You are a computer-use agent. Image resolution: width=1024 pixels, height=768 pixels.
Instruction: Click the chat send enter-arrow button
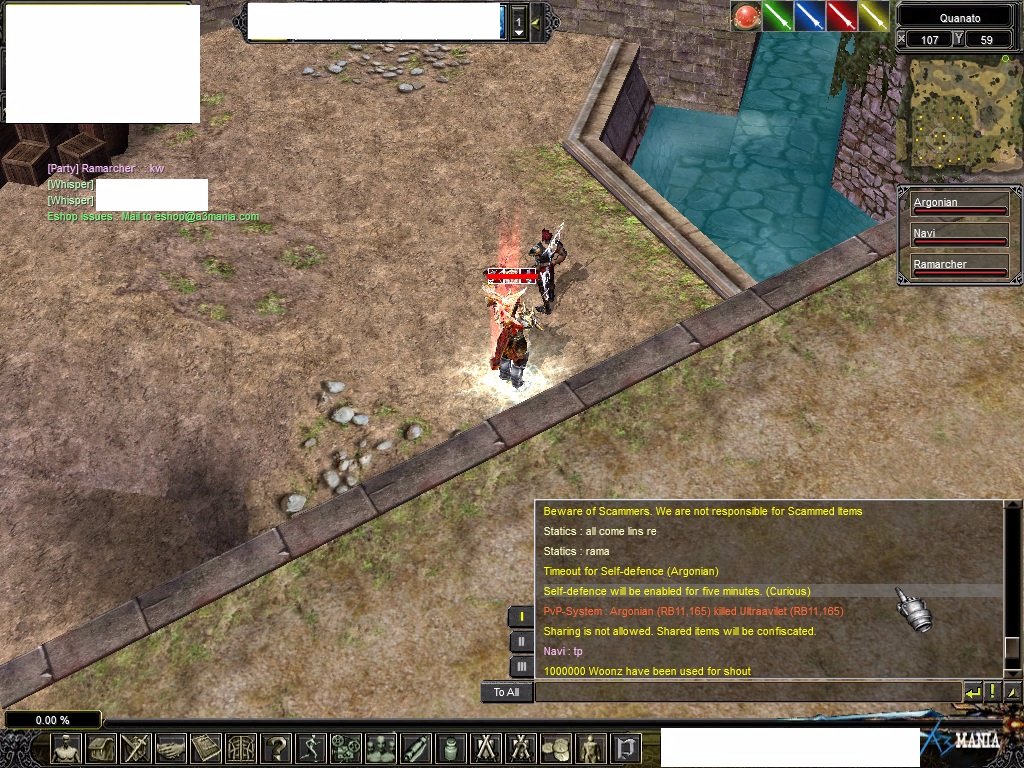click(972, 692)
